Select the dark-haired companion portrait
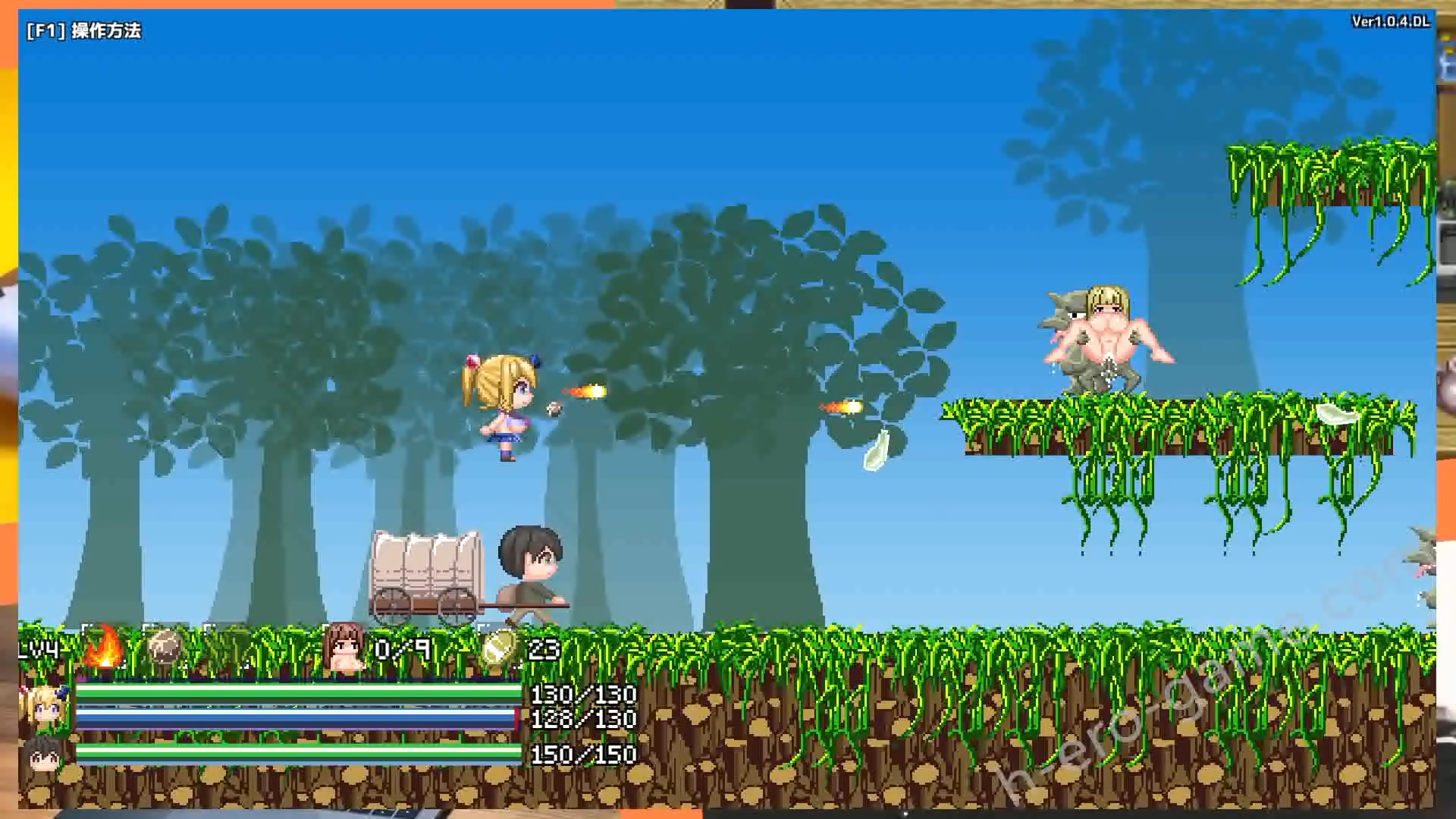The image size is (1456, 819). point(42,755)
